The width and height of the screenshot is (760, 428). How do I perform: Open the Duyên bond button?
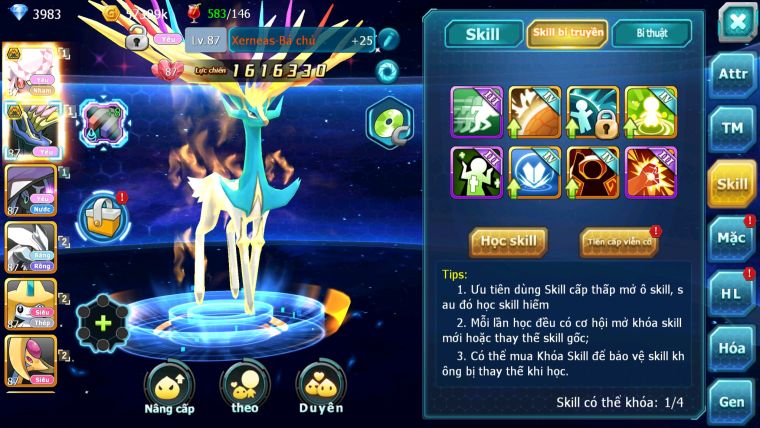click(x=320, y=389)
